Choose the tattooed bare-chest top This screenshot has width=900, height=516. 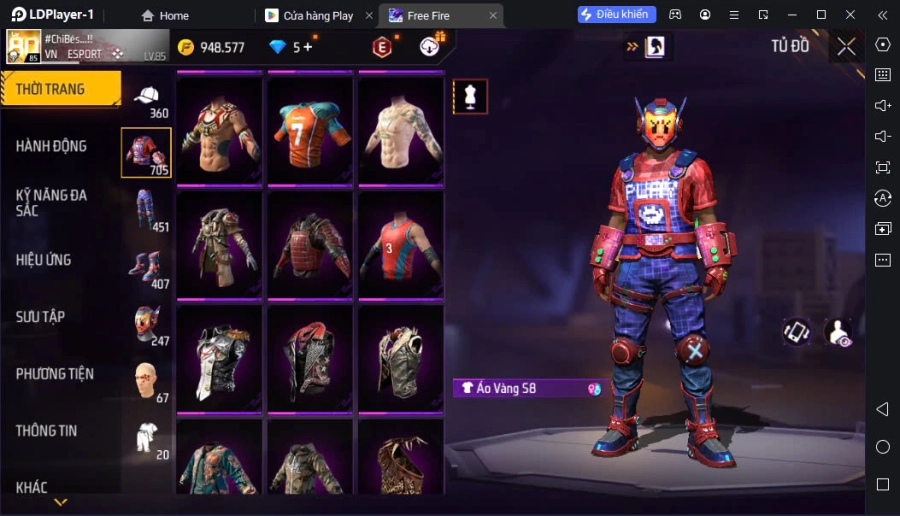(x=401, y=129)
